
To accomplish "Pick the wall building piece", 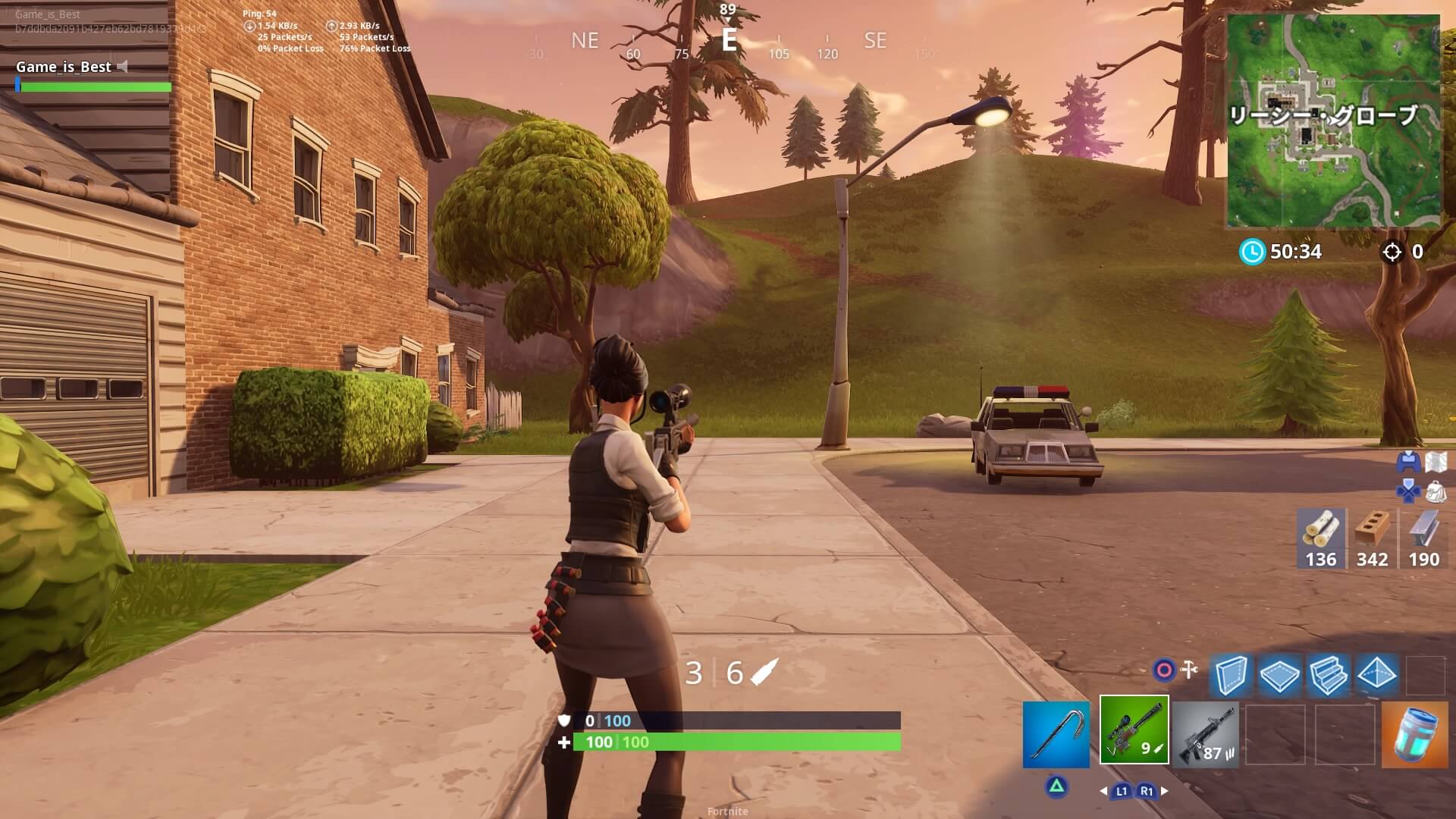I will (x=1231, y=674).
